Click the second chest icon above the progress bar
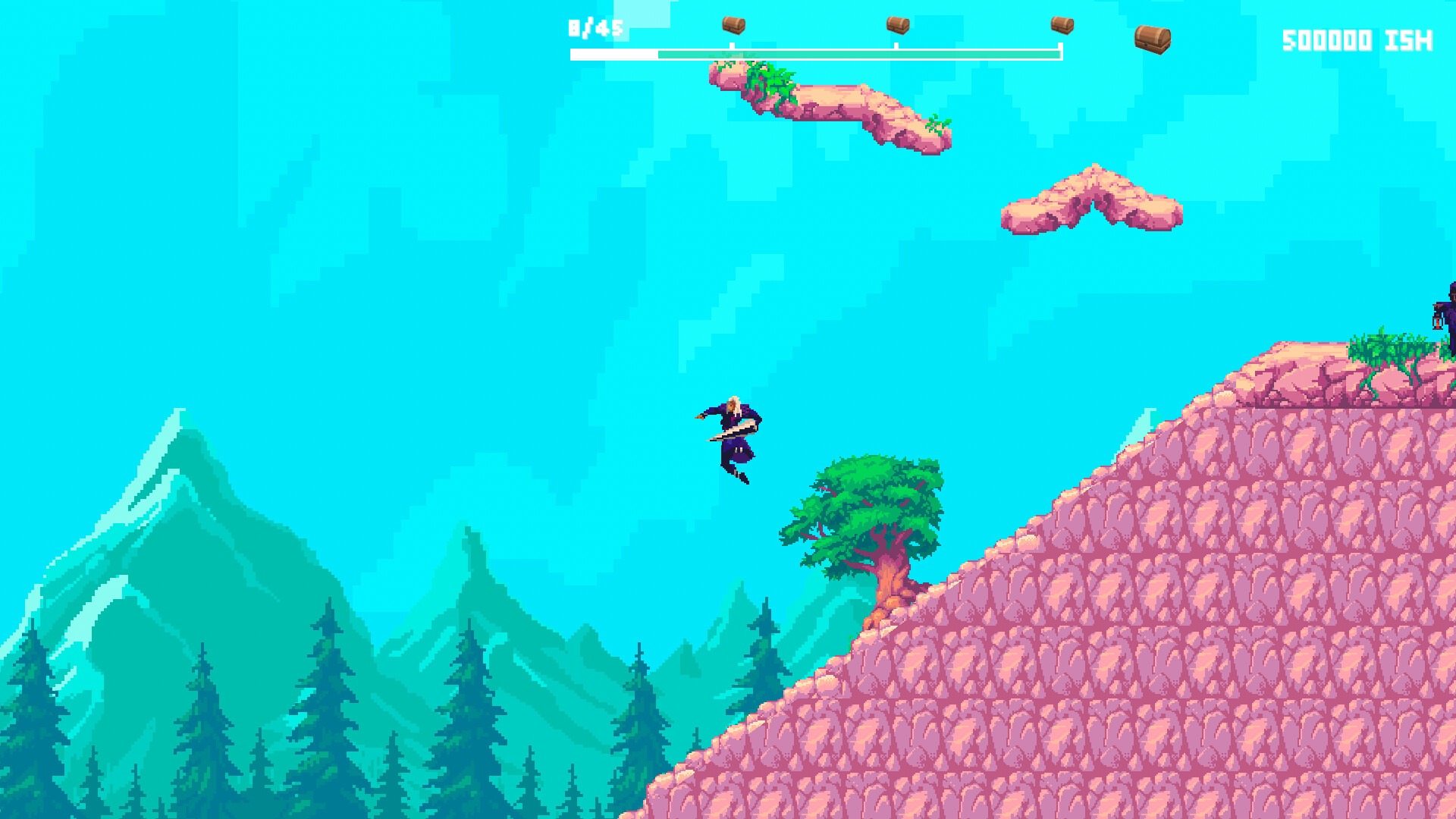The image size is (1456, 819). [x=896, y=25]
